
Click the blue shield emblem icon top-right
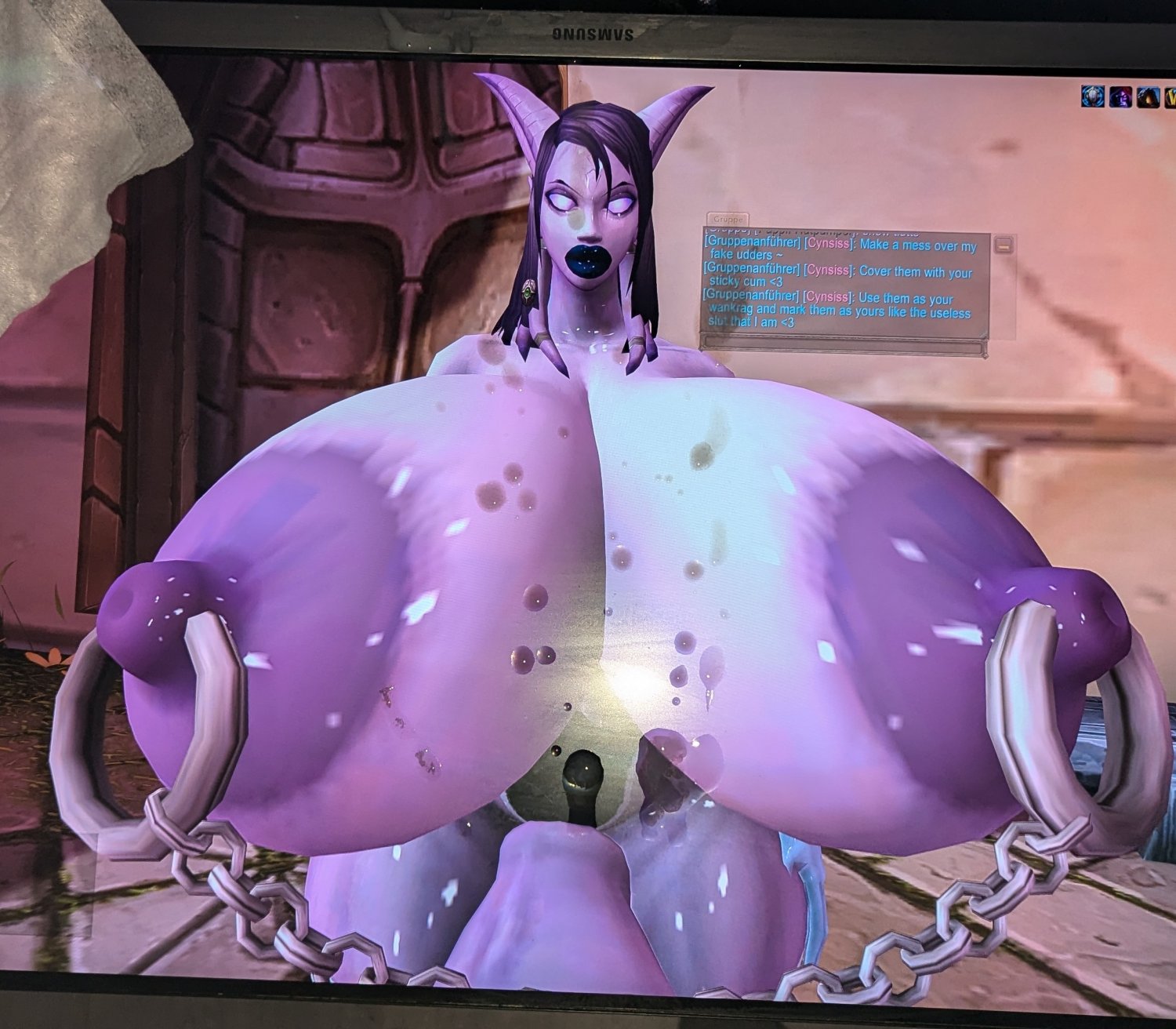[x=1093, y=96]
